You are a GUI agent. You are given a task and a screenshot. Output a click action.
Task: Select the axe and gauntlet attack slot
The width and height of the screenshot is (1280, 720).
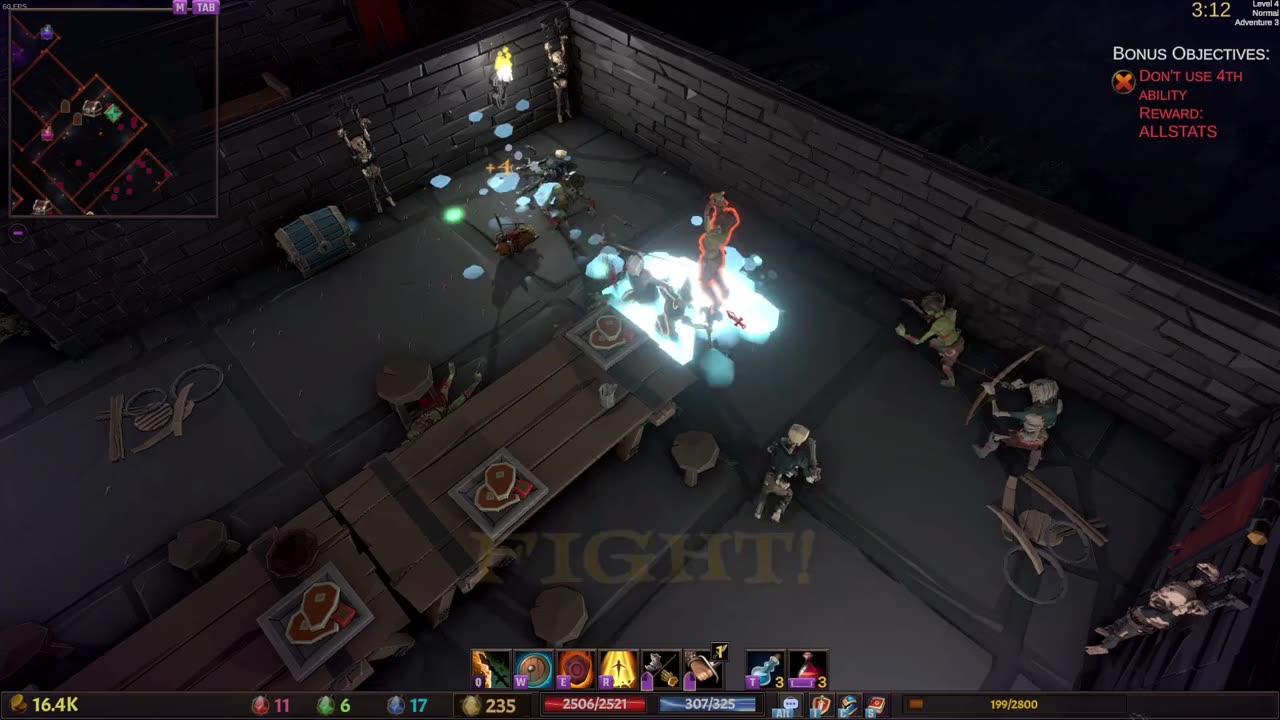[661, 669]
